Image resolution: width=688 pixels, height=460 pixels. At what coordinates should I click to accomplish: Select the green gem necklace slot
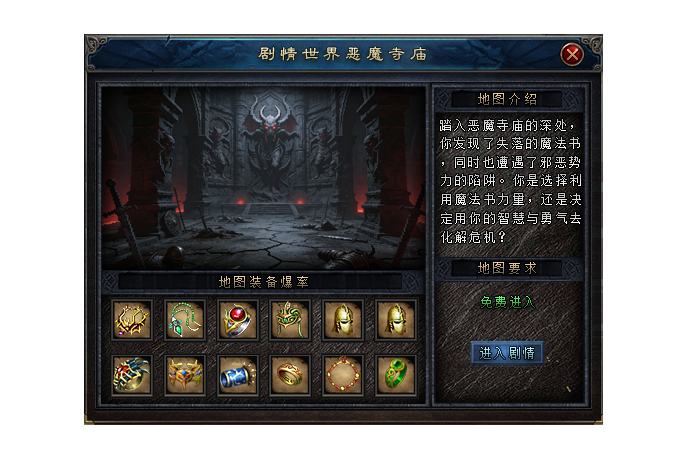click(x=185, y=320)
